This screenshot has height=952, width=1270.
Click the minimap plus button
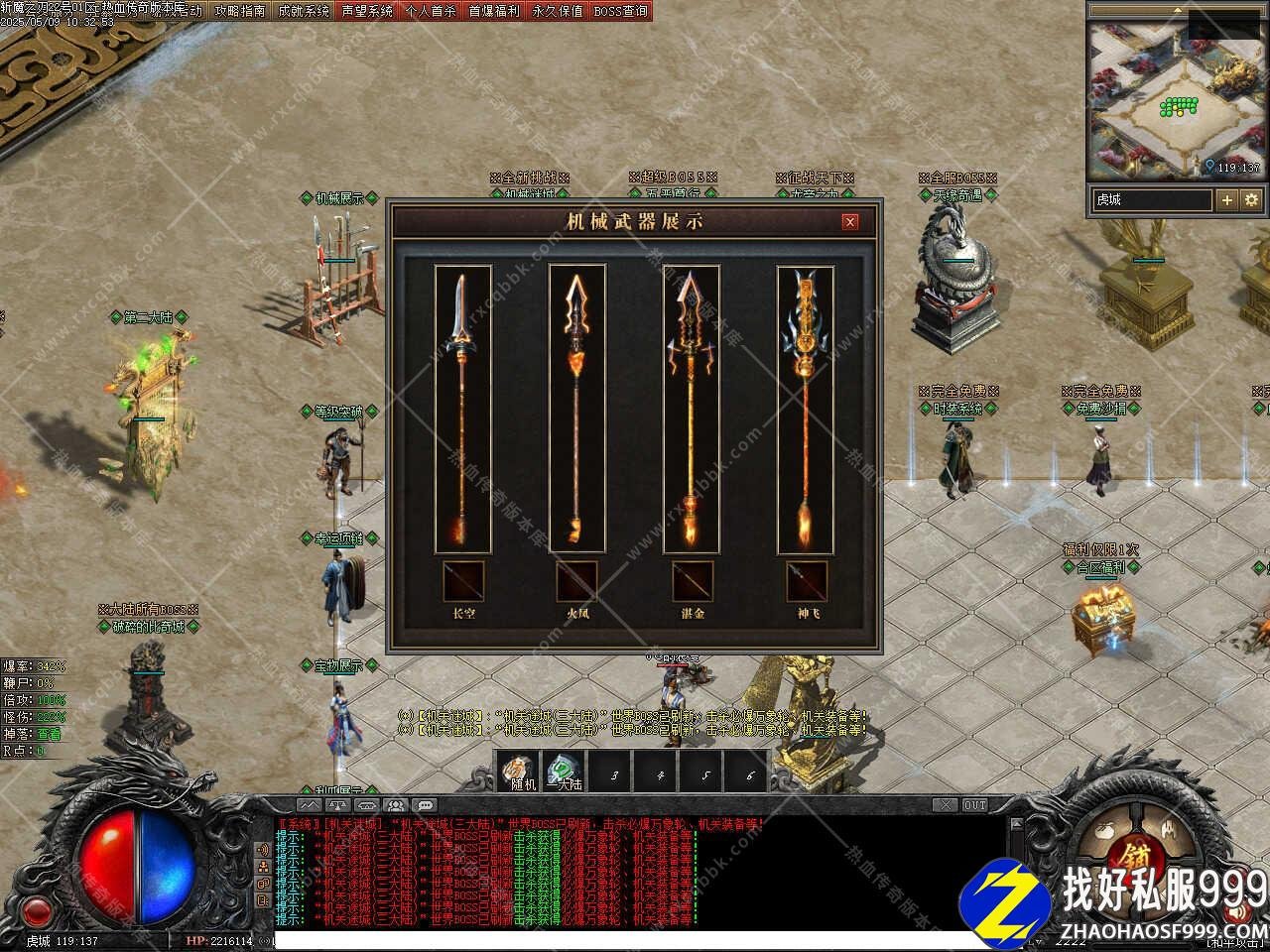(x=1227, y=199)
